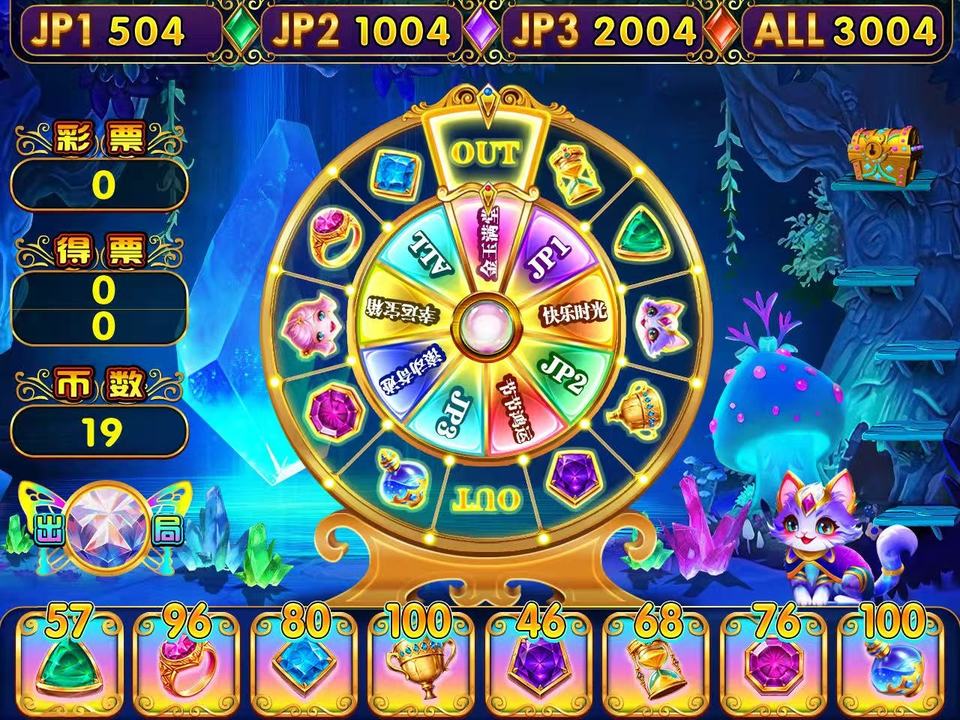Image resolution: width=960 pixels, height=720 pixels.
Task: Choose the blue potion bottle tile
Action: tap(889, 658)
